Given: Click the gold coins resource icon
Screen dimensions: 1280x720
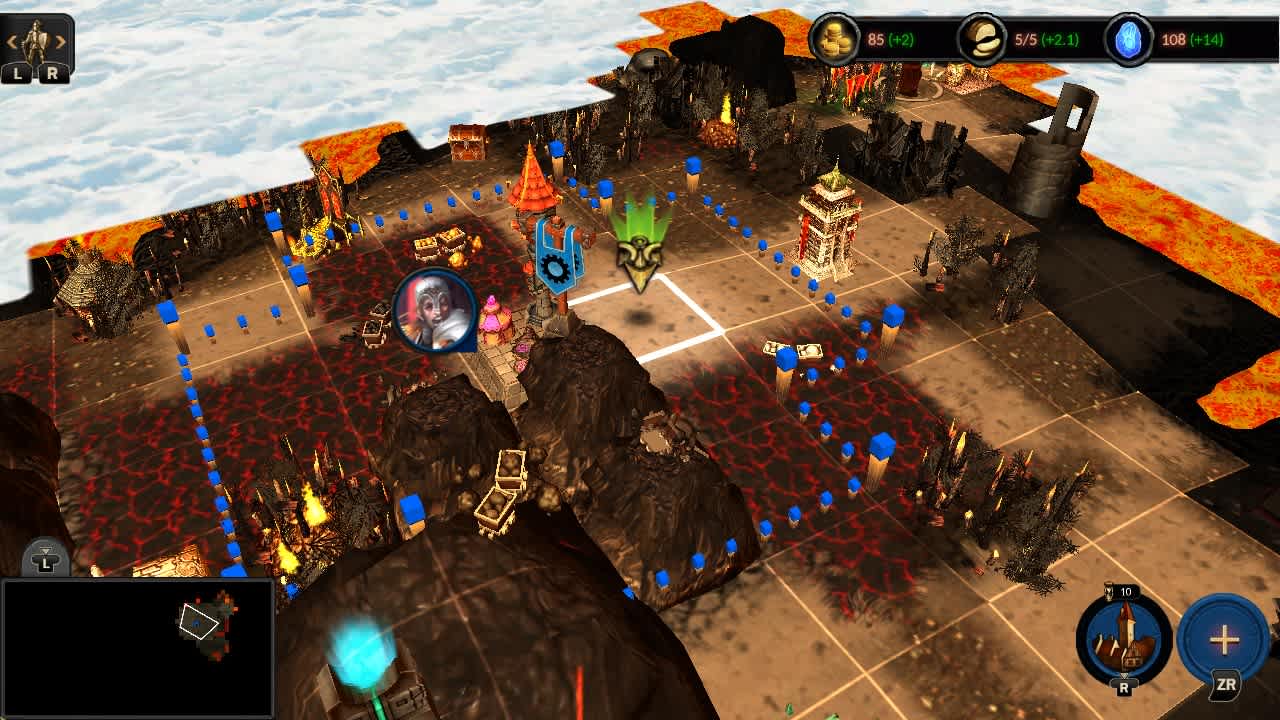Looking at the screenshot, I should pos(835,39).
